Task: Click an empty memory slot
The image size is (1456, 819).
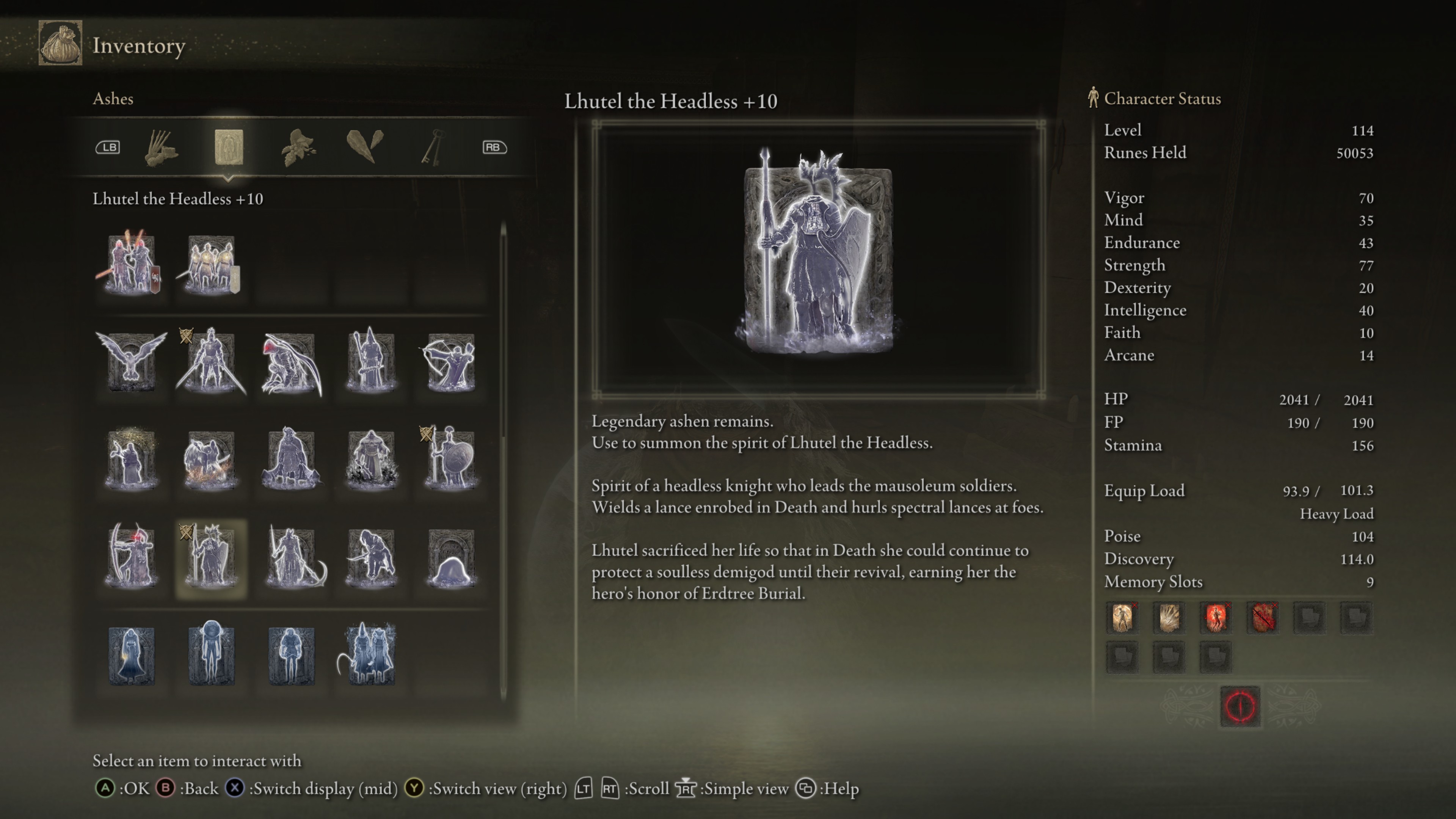Action: coord(1310,617)
